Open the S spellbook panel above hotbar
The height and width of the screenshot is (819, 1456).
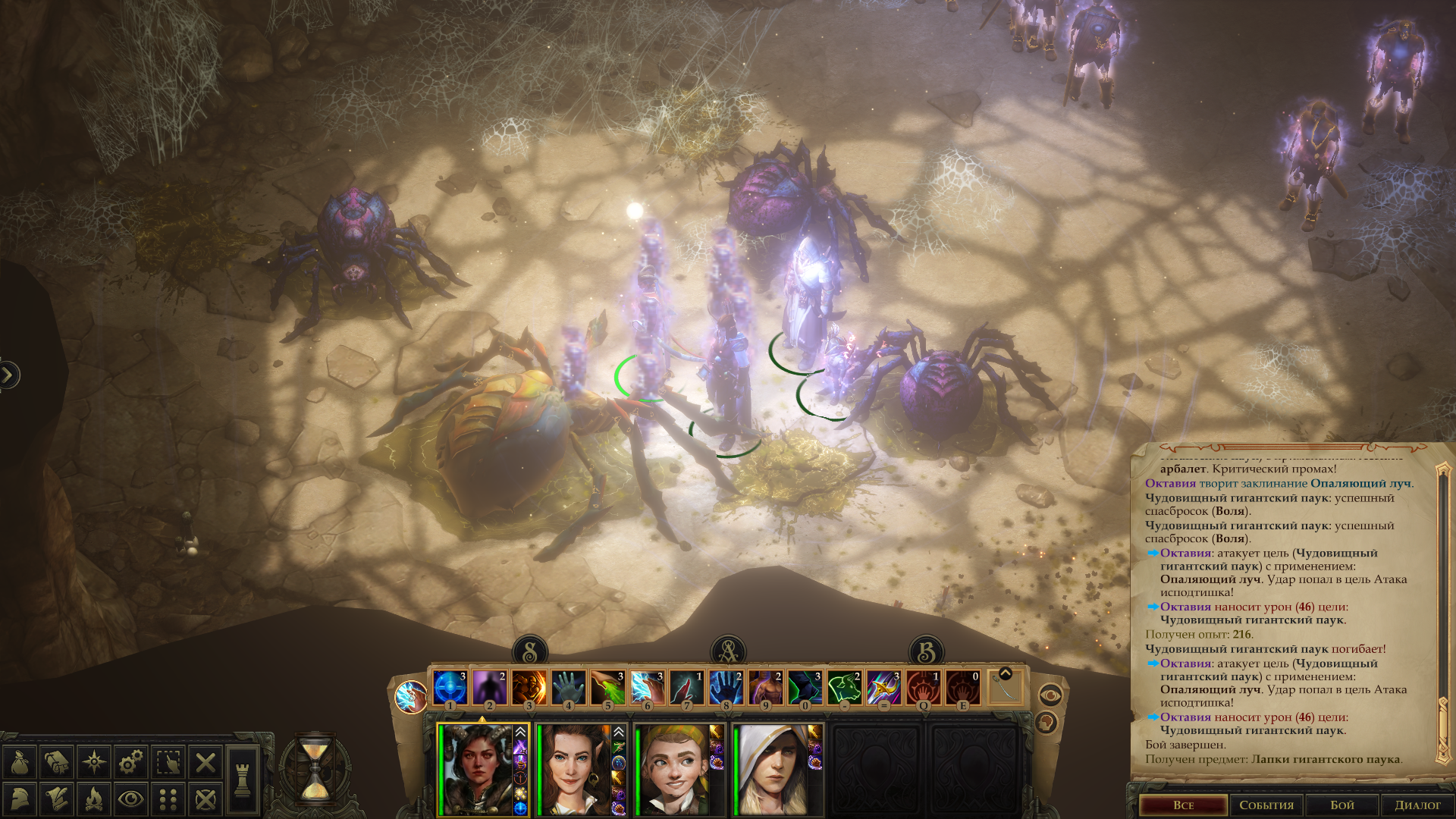[x=530, y=651]
